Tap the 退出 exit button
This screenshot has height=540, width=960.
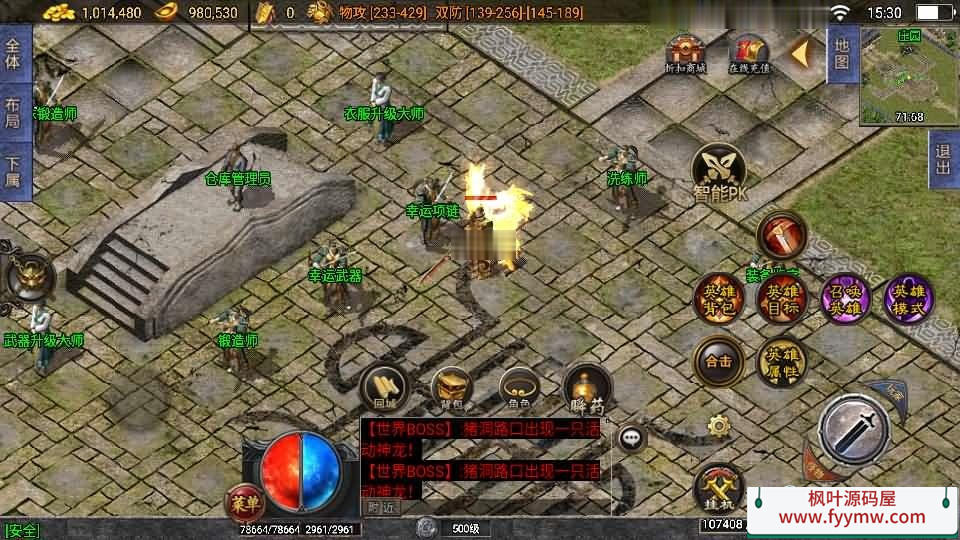[x=943, y=160]
